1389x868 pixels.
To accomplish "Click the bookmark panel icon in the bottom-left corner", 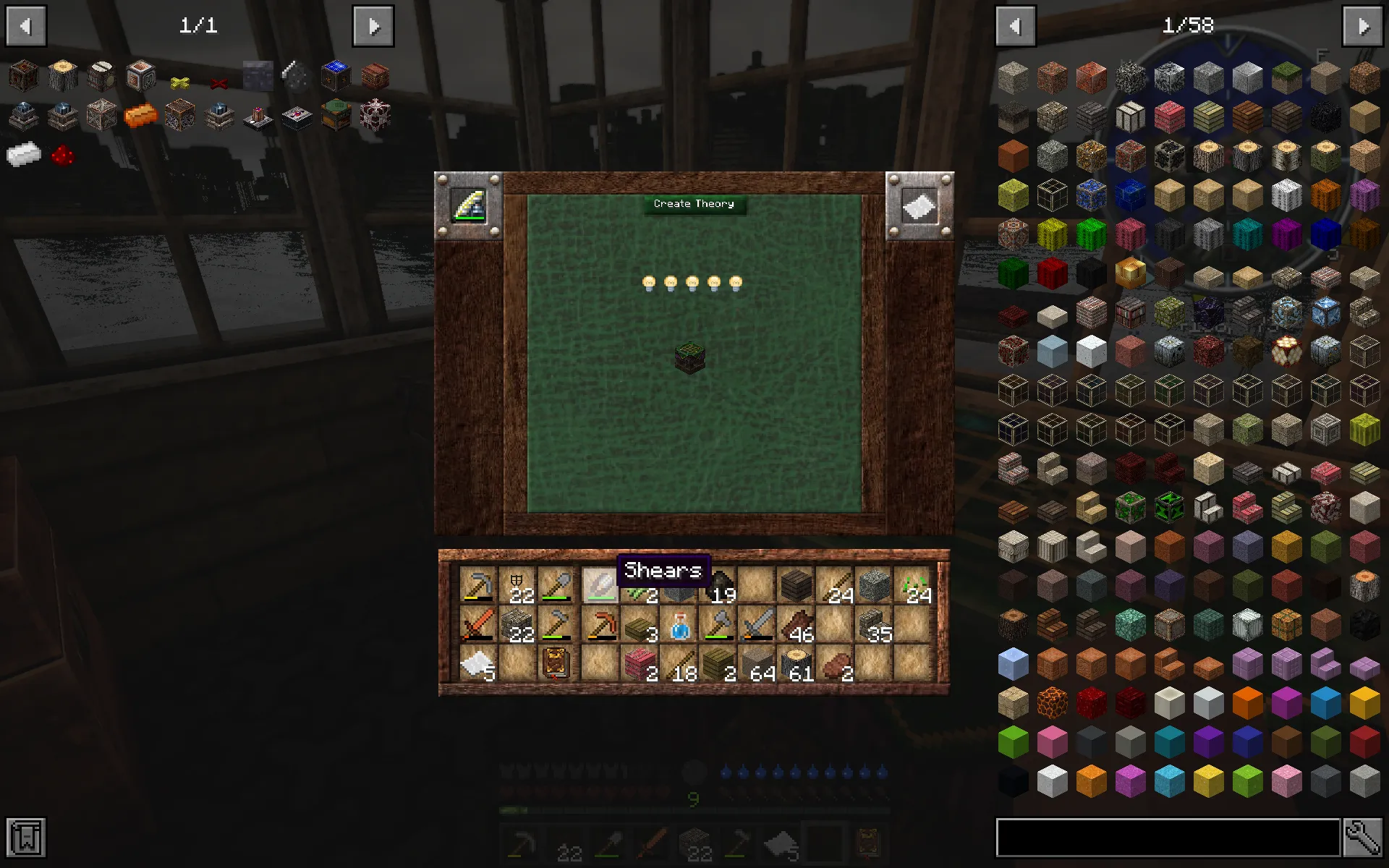I will point(27,838).
